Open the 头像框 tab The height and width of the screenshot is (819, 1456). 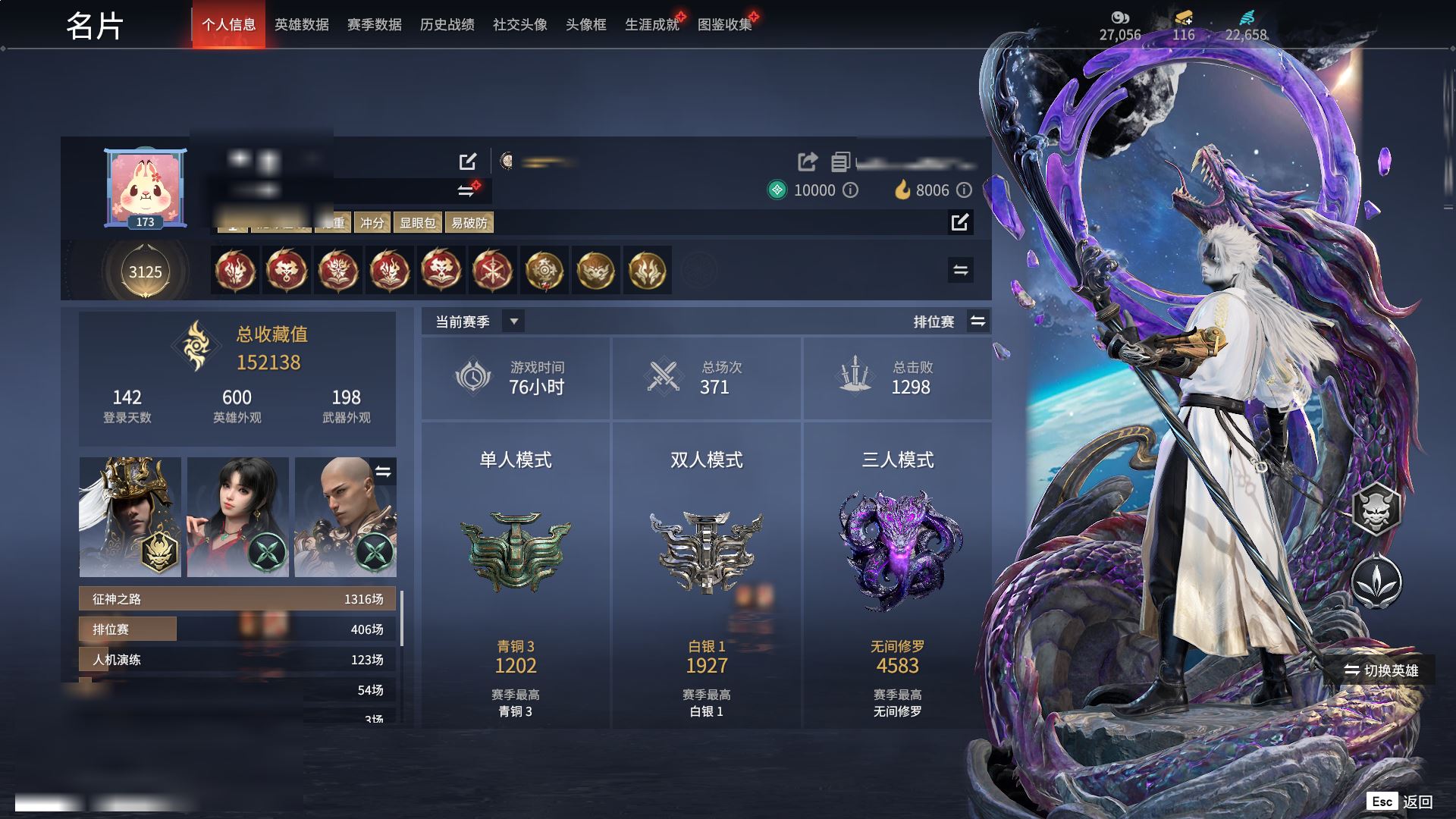tap(585, 25)
